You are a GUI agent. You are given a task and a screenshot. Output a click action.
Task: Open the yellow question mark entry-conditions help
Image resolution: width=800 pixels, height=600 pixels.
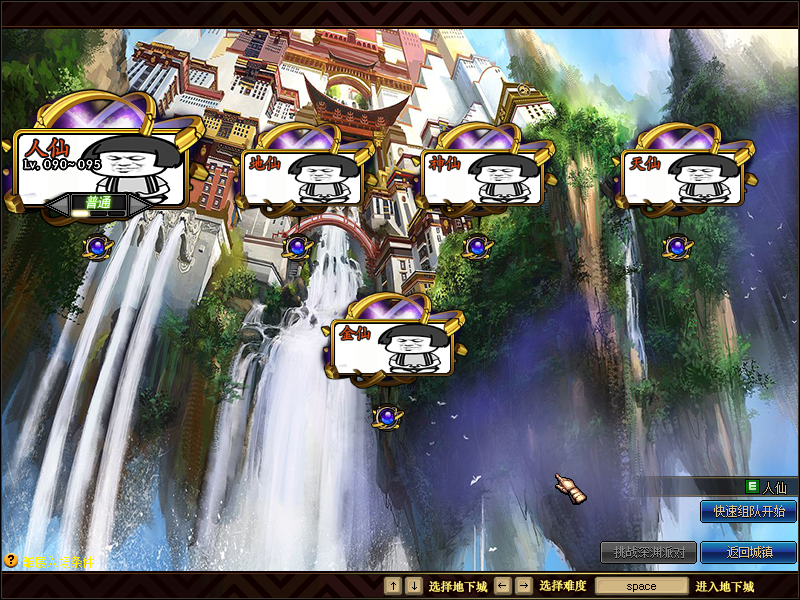click(x=11, y=561)
